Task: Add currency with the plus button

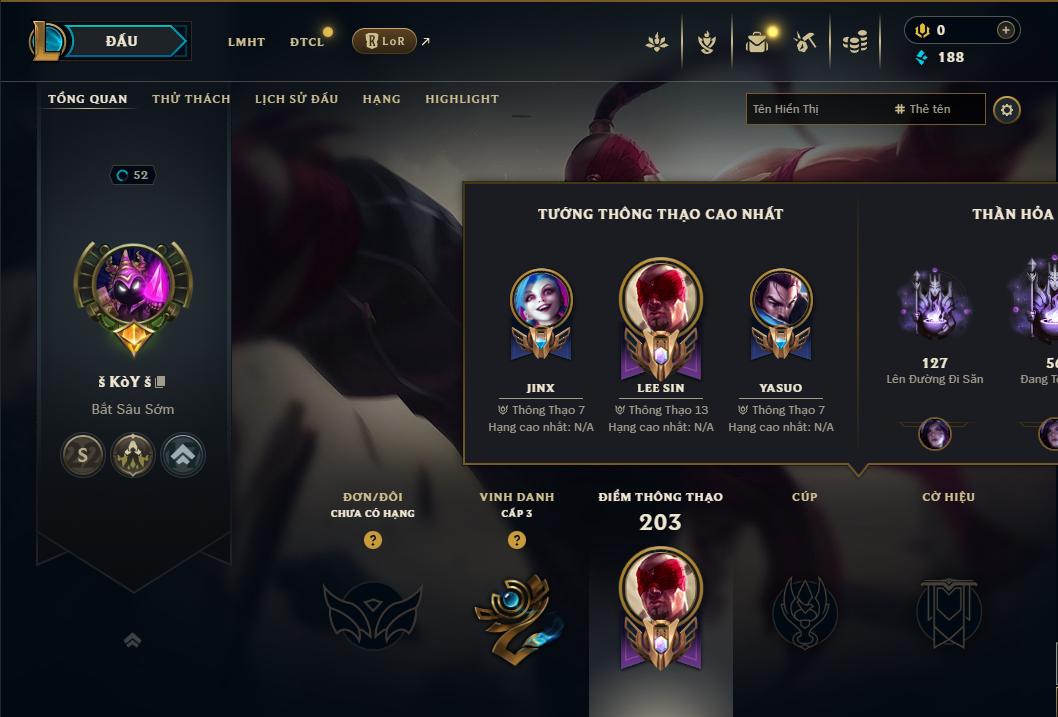Action: pyautogui.click(x=1006, y=31)
